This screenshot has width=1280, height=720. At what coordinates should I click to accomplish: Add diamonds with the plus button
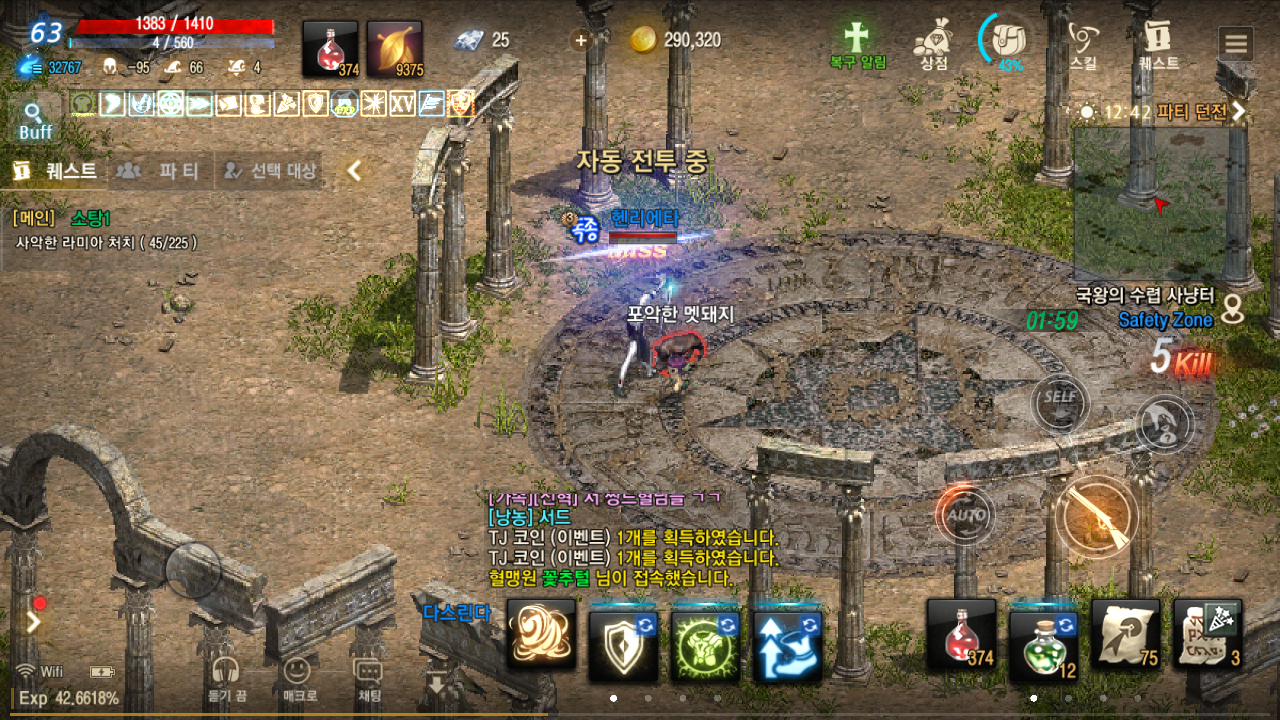pos(579,40)
